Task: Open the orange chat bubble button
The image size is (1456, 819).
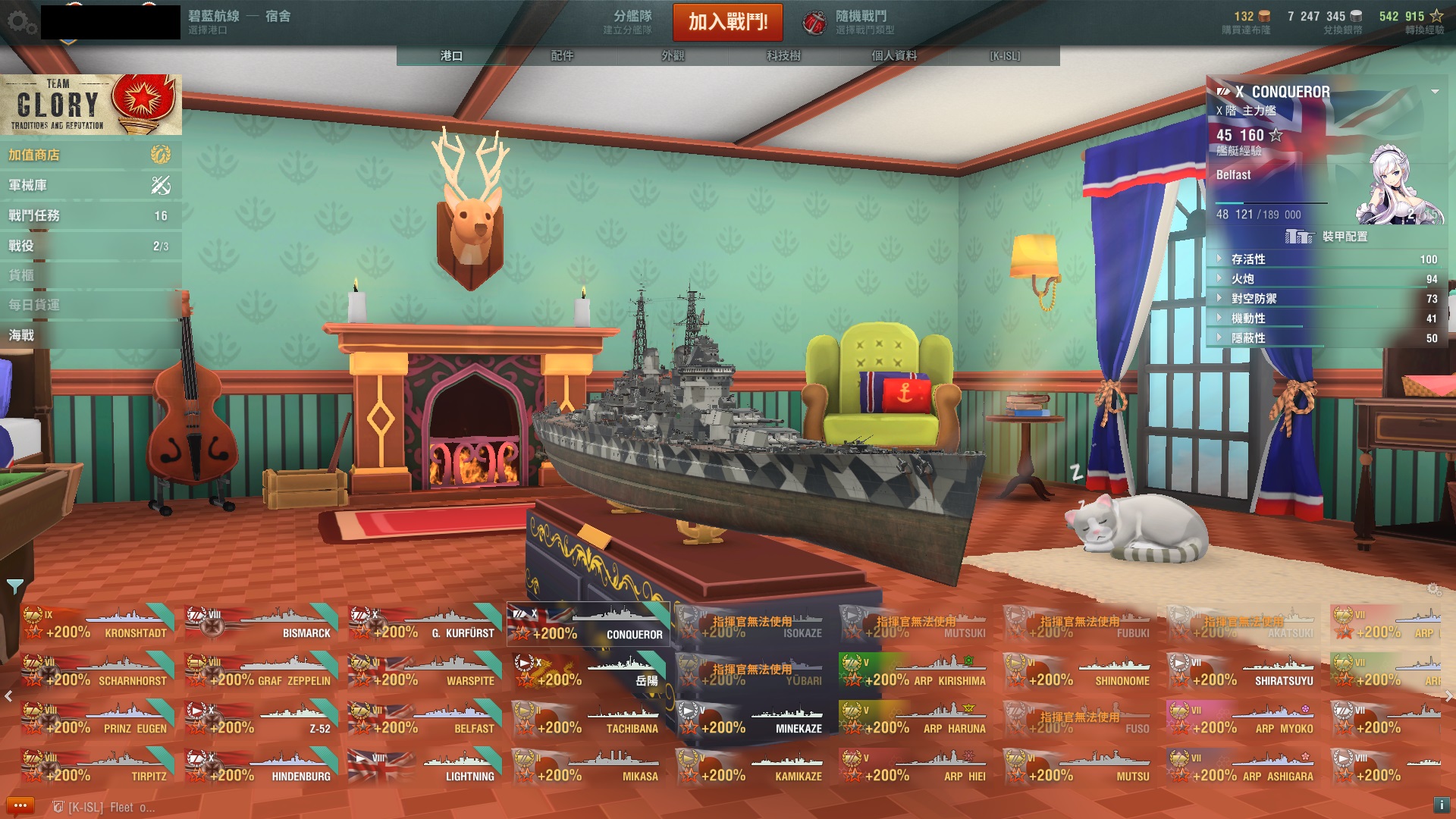Action: tap(20, 805)
